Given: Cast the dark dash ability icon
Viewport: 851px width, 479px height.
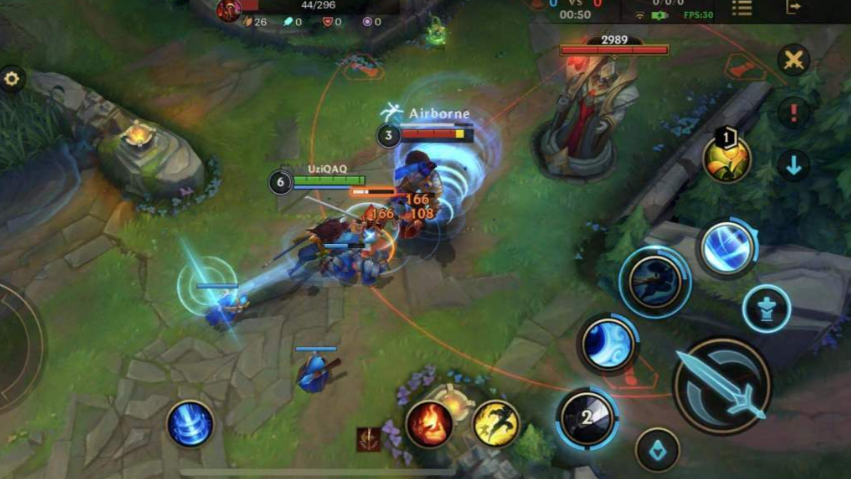Looking at the screenshot, I should tap(655, 281).
